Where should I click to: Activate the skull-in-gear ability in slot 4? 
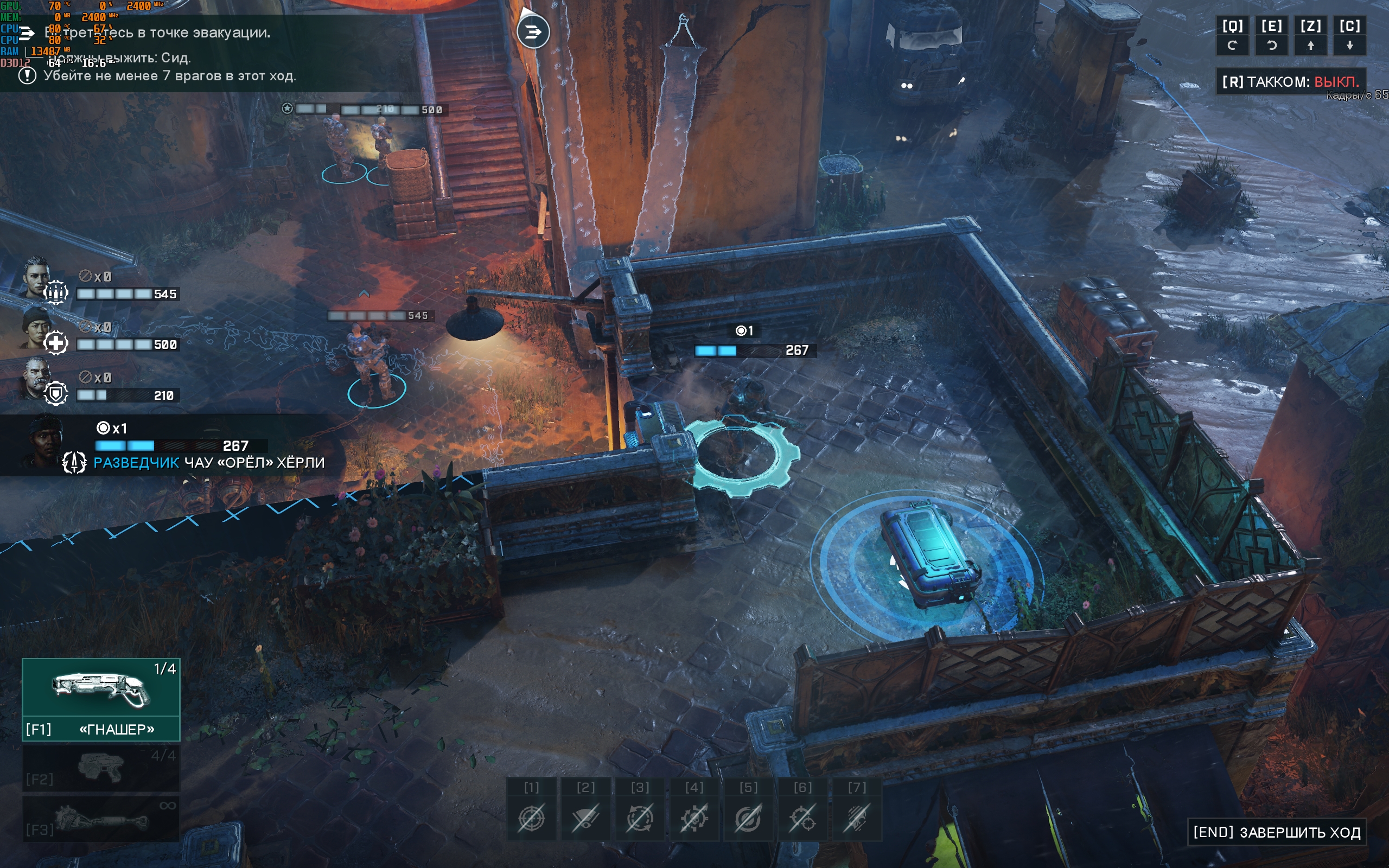[694, 817]
